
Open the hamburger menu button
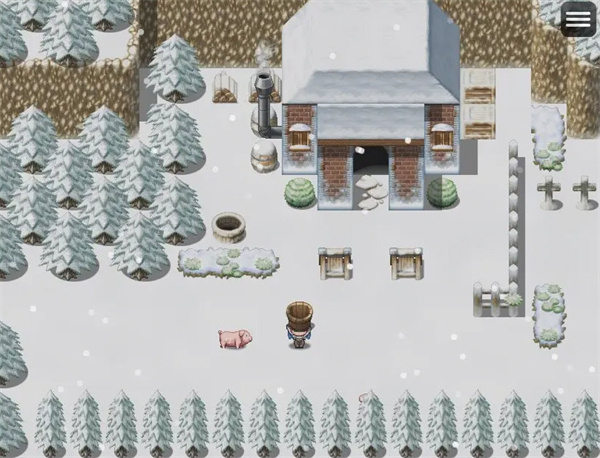(x=578, y=19)
